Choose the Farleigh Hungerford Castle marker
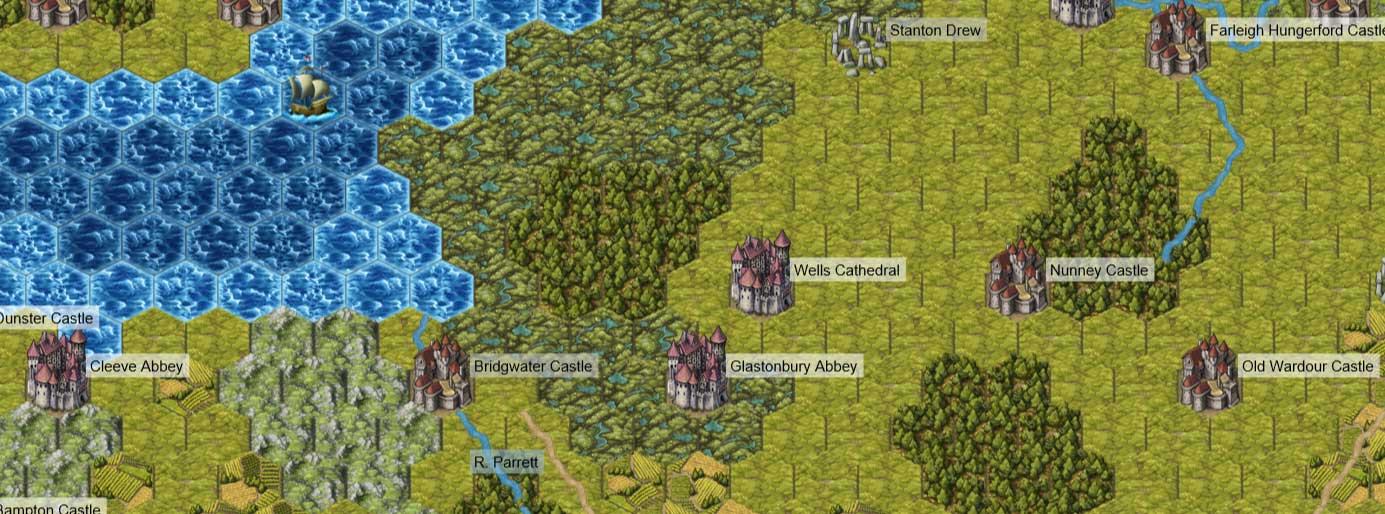Image resolution: width=1385 pixels, height=514 pixels. coord(1178,40)
